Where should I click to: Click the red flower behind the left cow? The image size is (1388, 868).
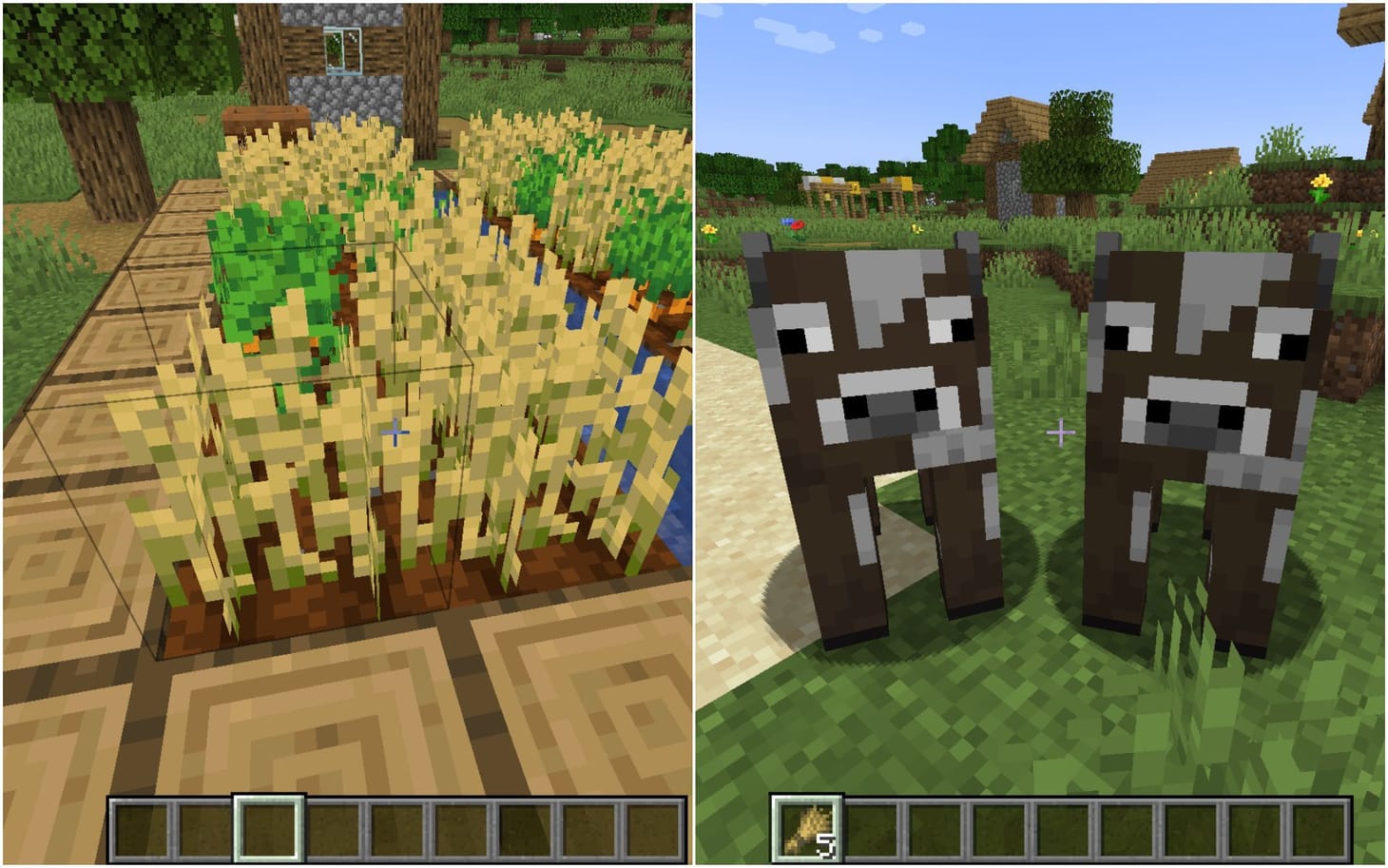tap(798, 224)
